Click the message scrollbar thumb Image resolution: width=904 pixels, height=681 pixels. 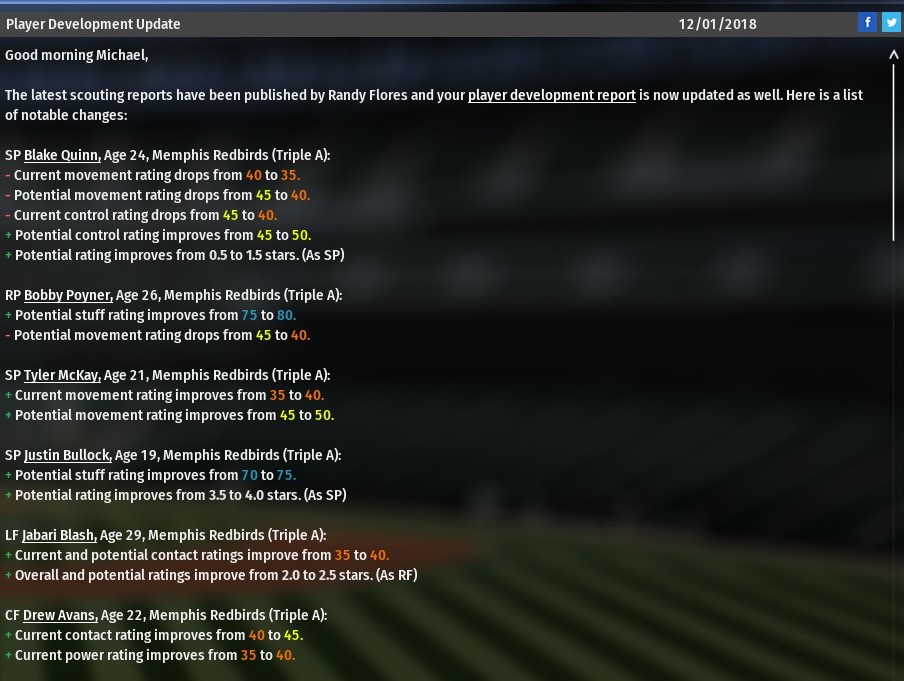894,150
